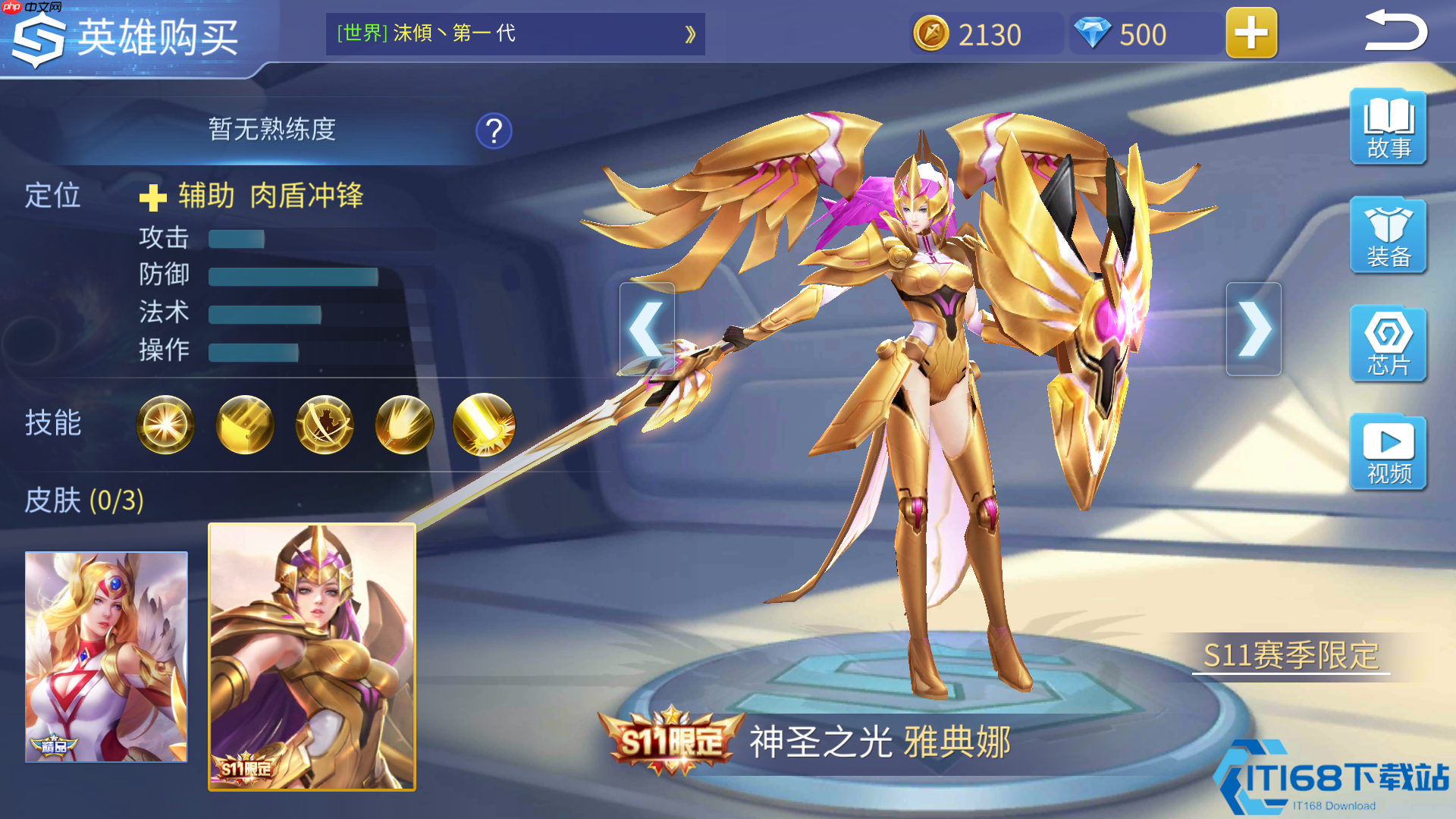Go to previous hero with left arrow
The height and width of the screenshot is (819, 1456).
[647, 328]
